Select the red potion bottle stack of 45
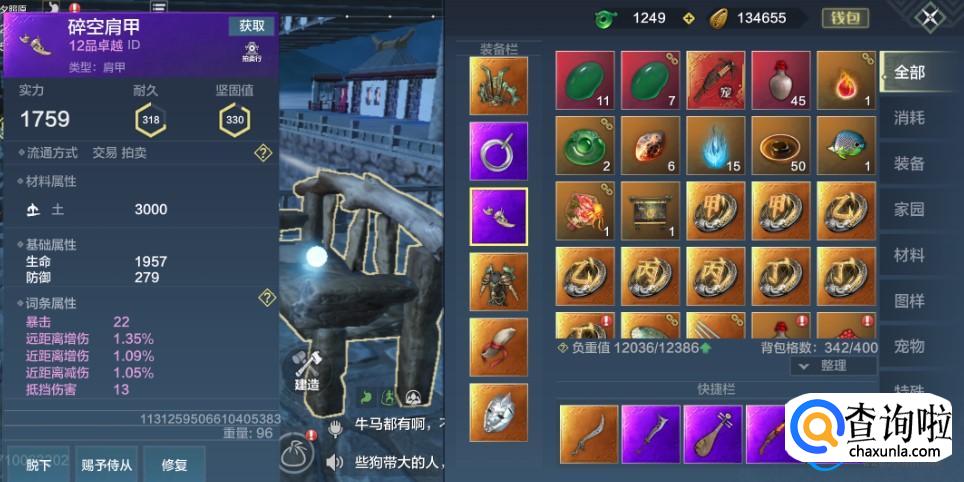The height and width of the screenshot is (482, 964). (x=780, y=80)
